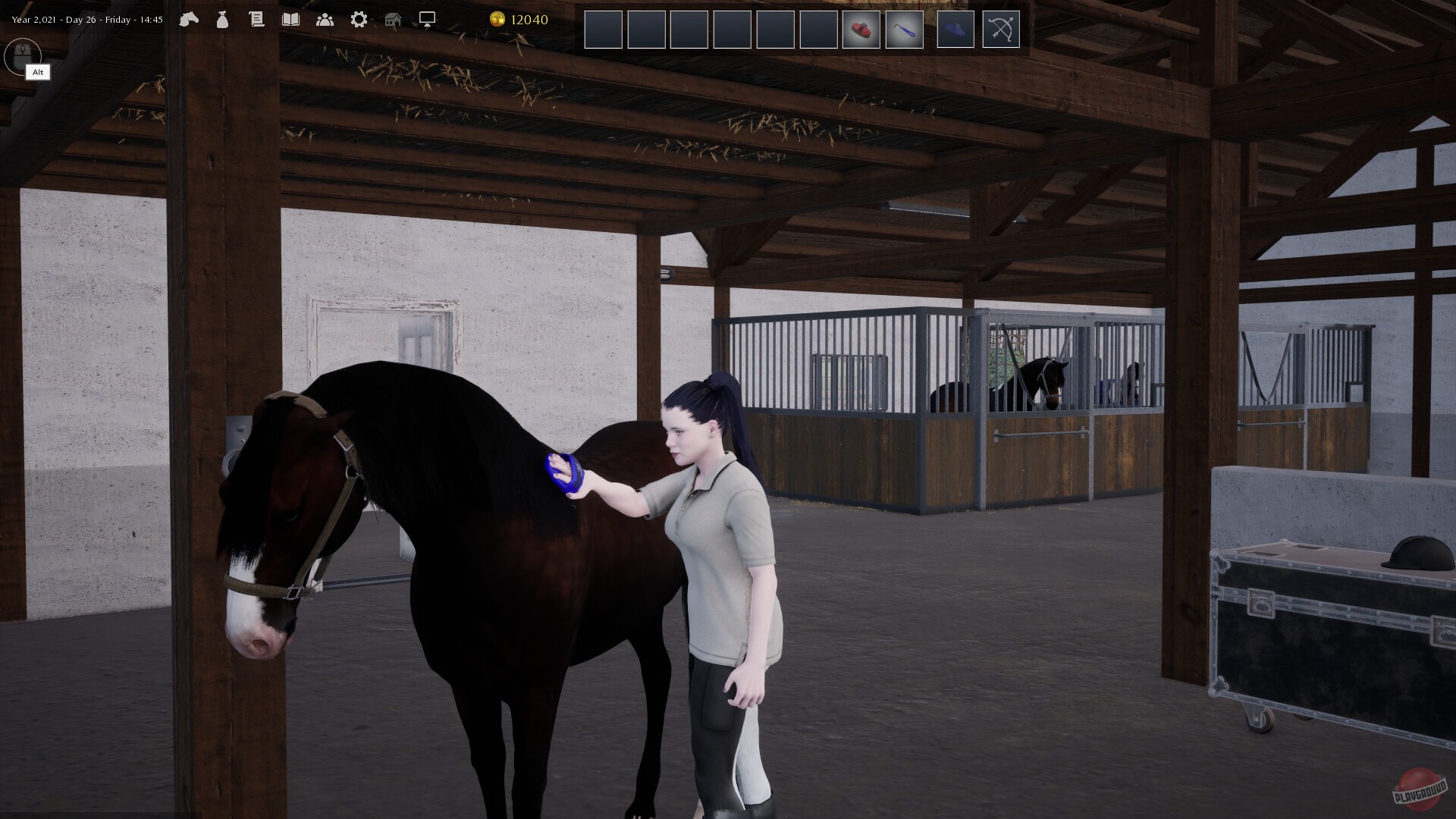The height and width of the screenshot is (819, 1456).
Task: Open the money bag finances menu
Action: point(222,20)
